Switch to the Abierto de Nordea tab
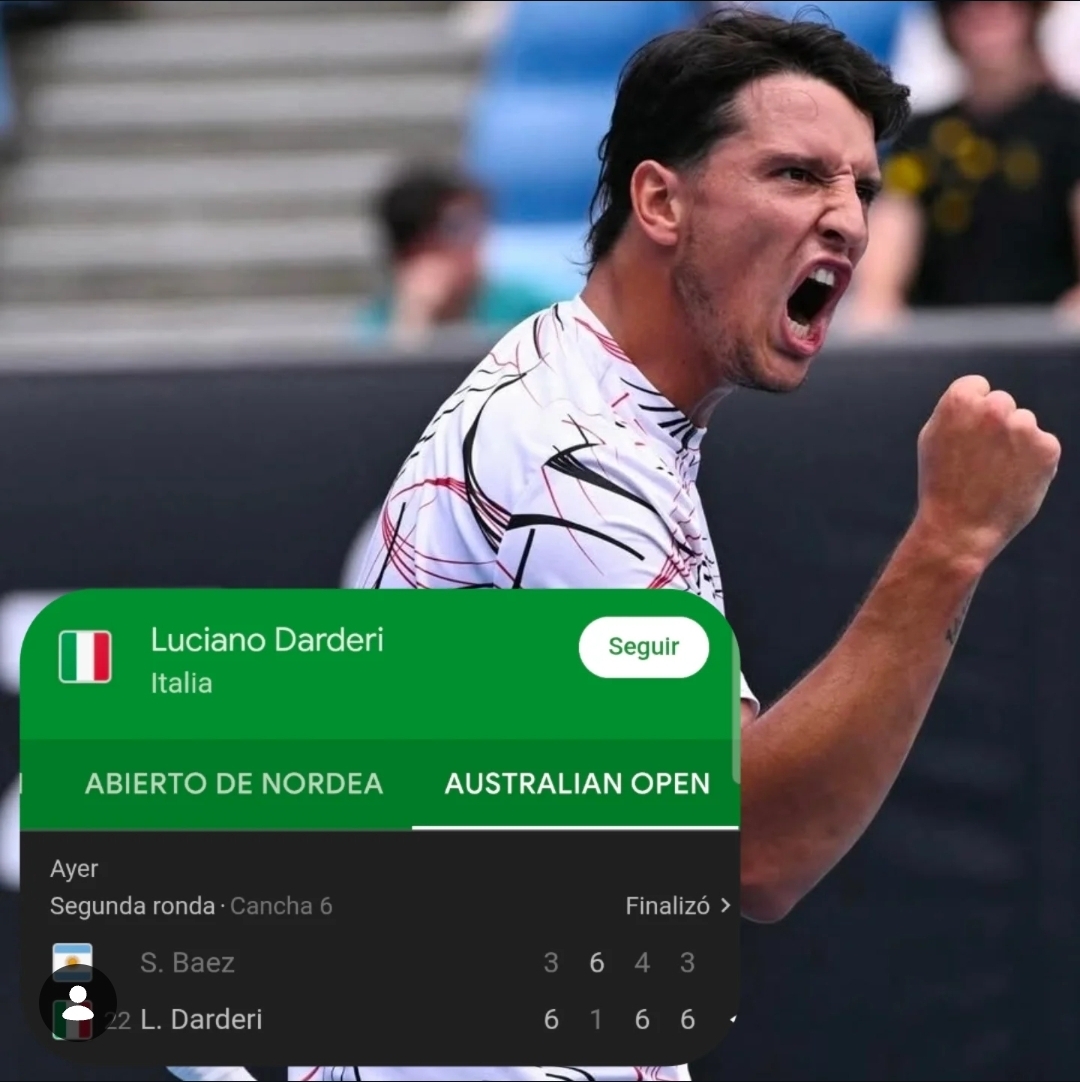This screenshot has height=1082, width=1080. coord(234,783)
